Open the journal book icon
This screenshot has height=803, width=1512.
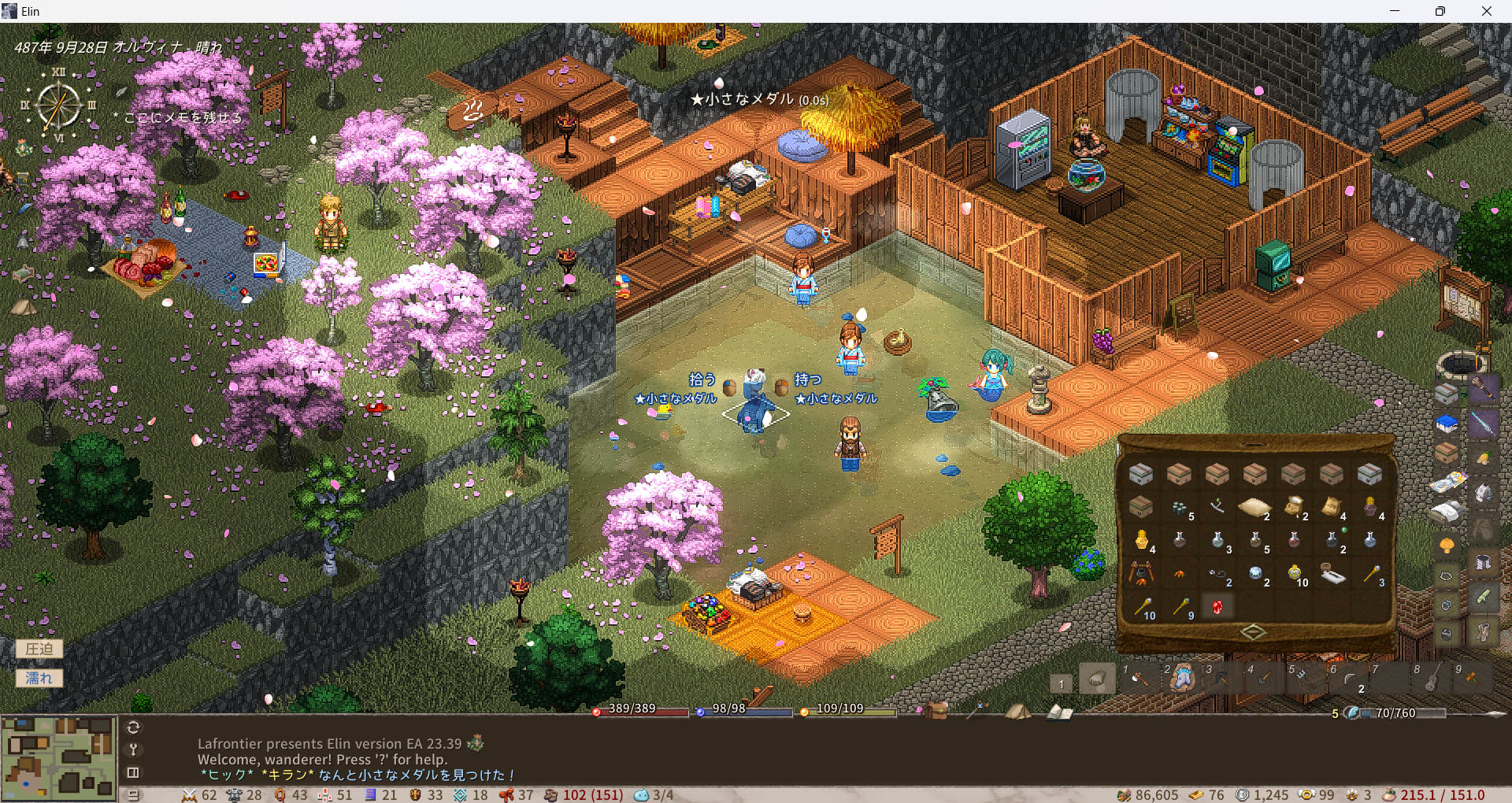pos(1059,712)
